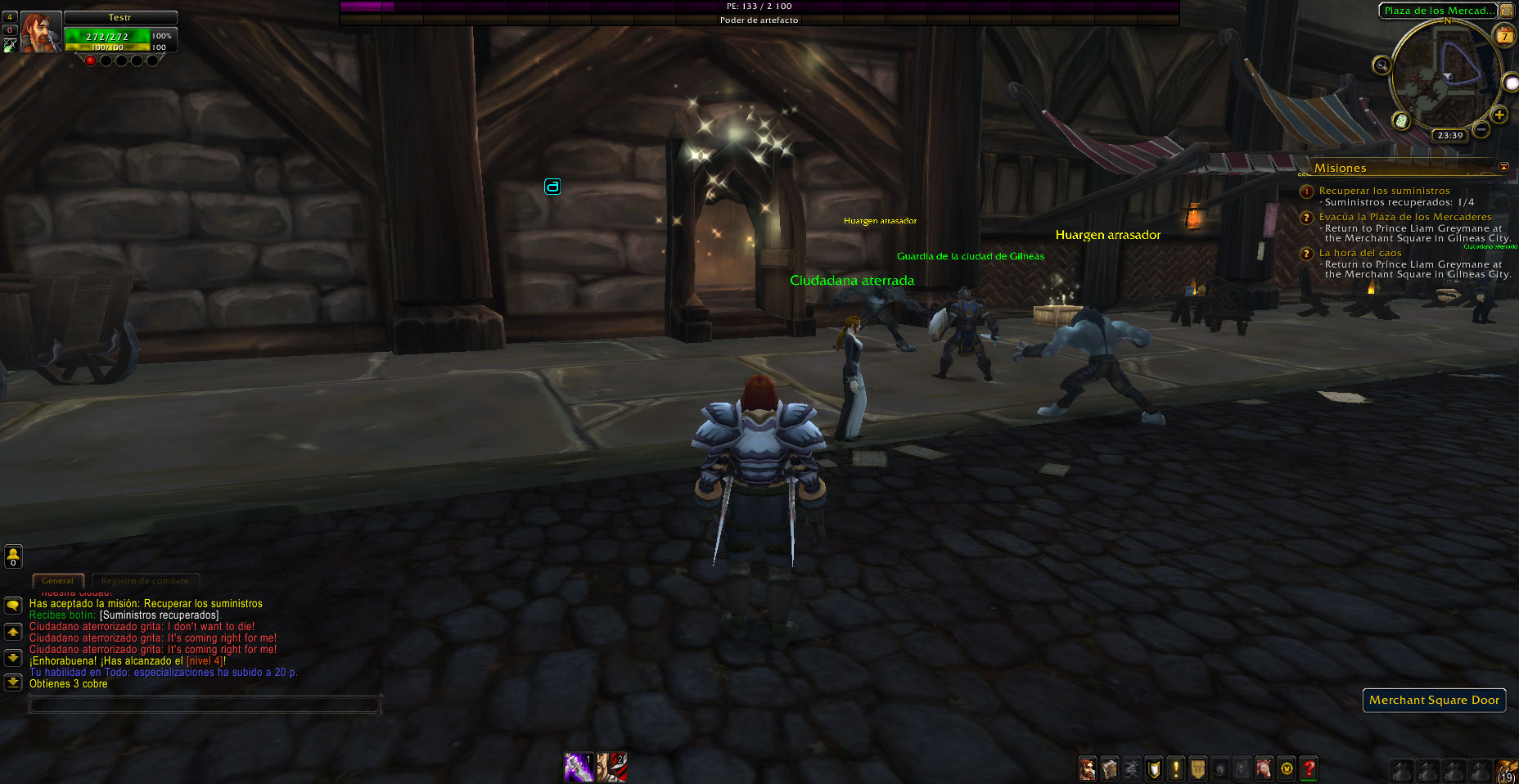Switch to the Registro de combate tab
Image resolution: width=1519 pixels, height=784 pixels.
pos(145,581)
